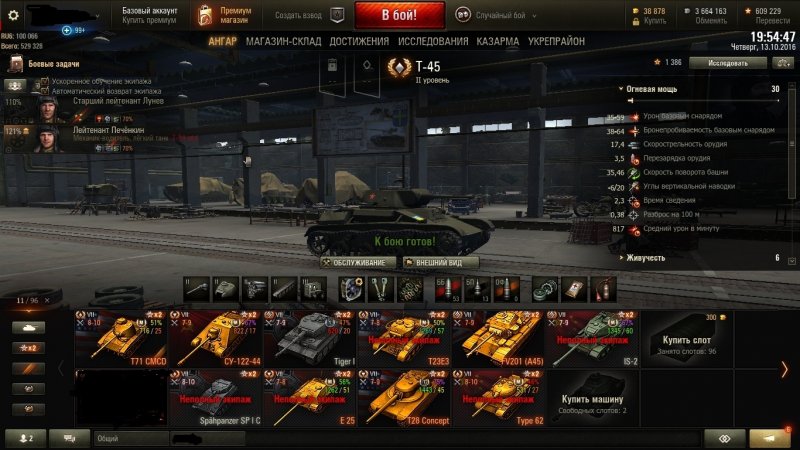800x450 pixels.
Task: Click Купить слот to buy a slot
Action: [x=689, y=338]
